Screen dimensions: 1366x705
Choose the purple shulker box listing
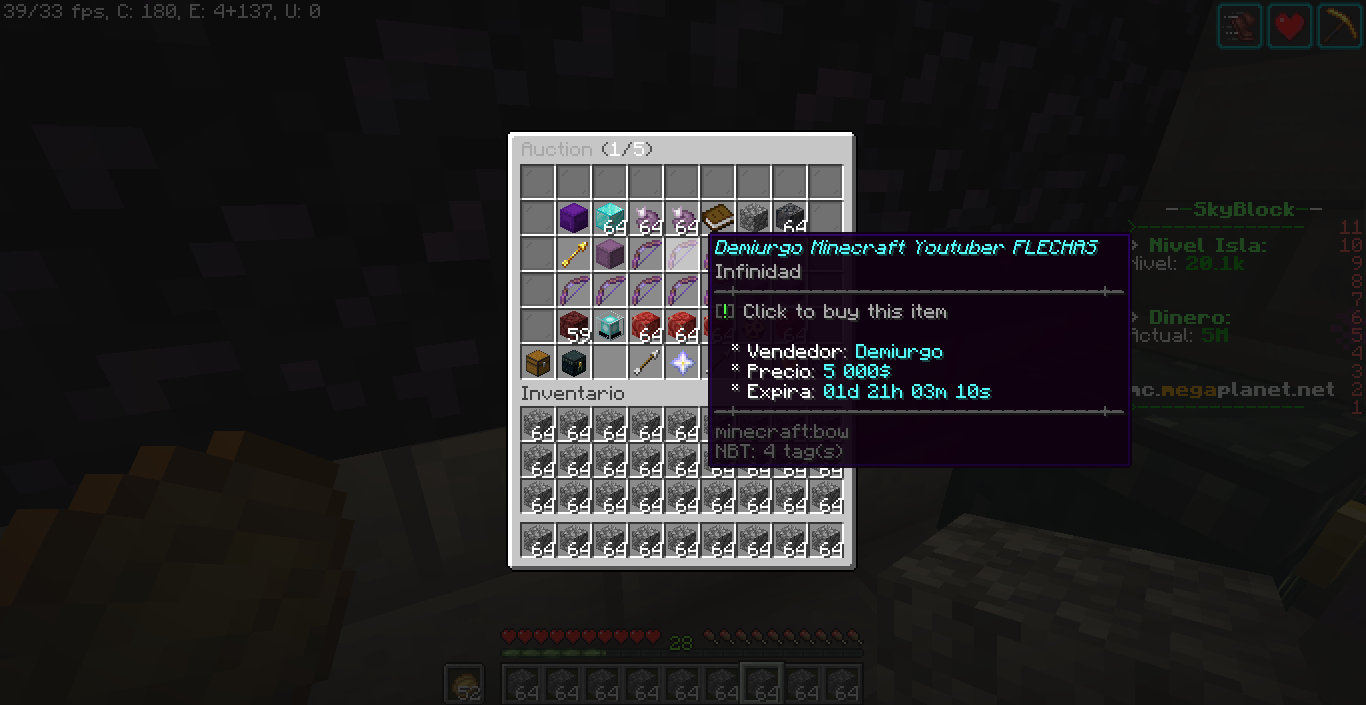click(x=609, y=255)
